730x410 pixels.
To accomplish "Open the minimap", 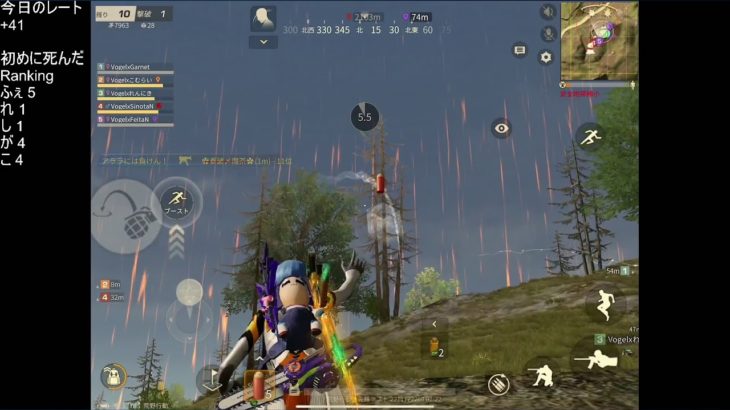I will tap(598, 39).
